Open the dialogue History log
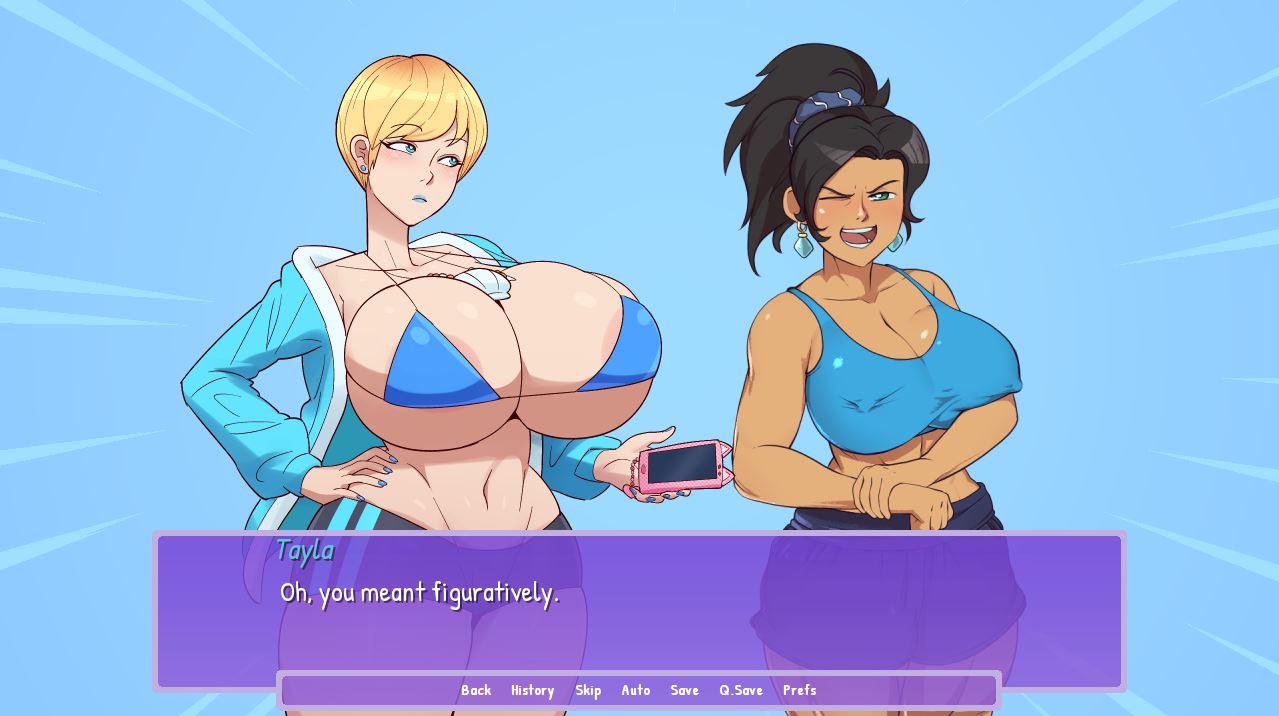Image resolution: width=1279 pixels, height=716 pixels. [x=532, y=690]
